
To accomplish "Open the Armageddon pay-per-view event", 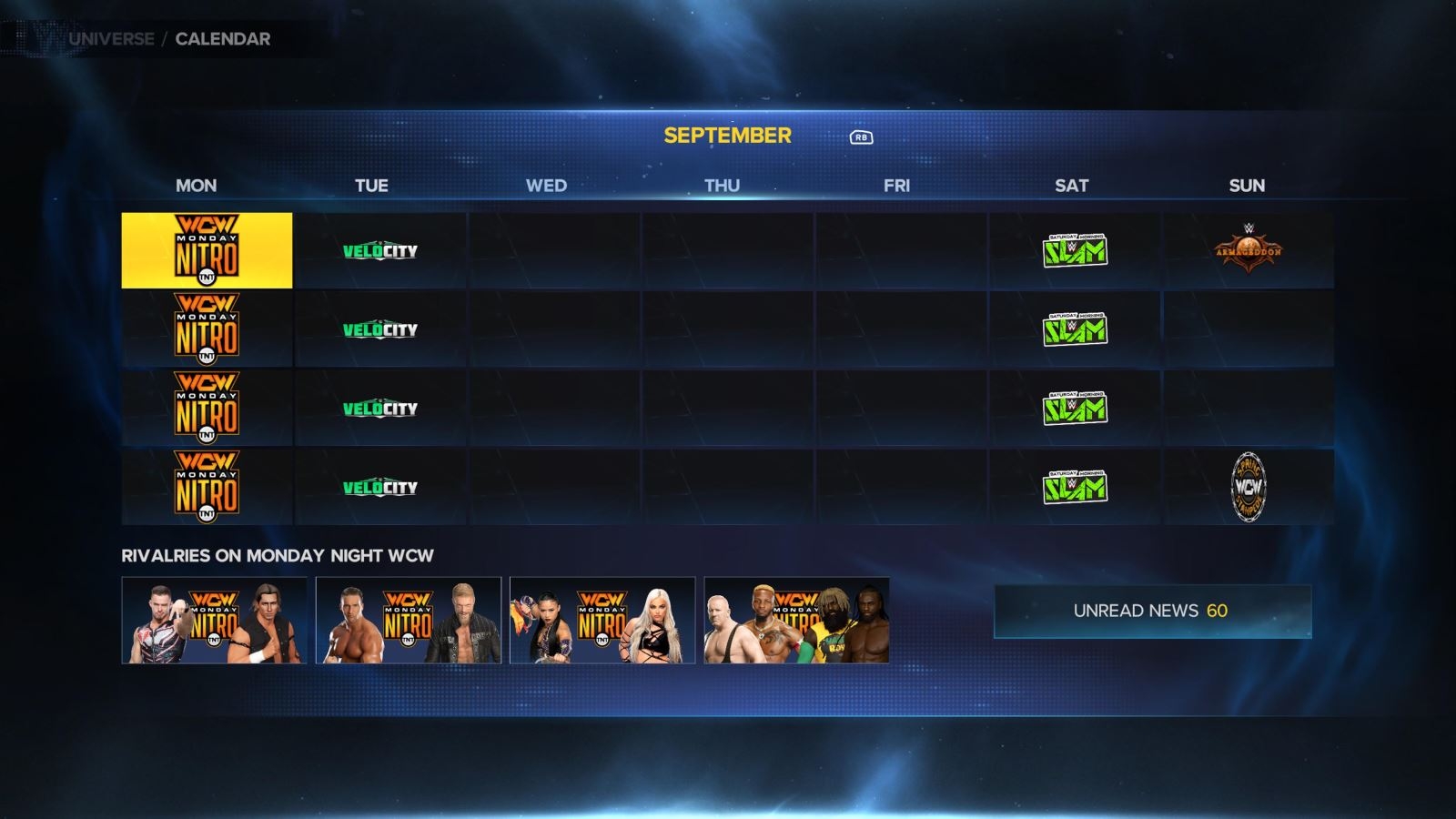I will tap(1248, 247).
